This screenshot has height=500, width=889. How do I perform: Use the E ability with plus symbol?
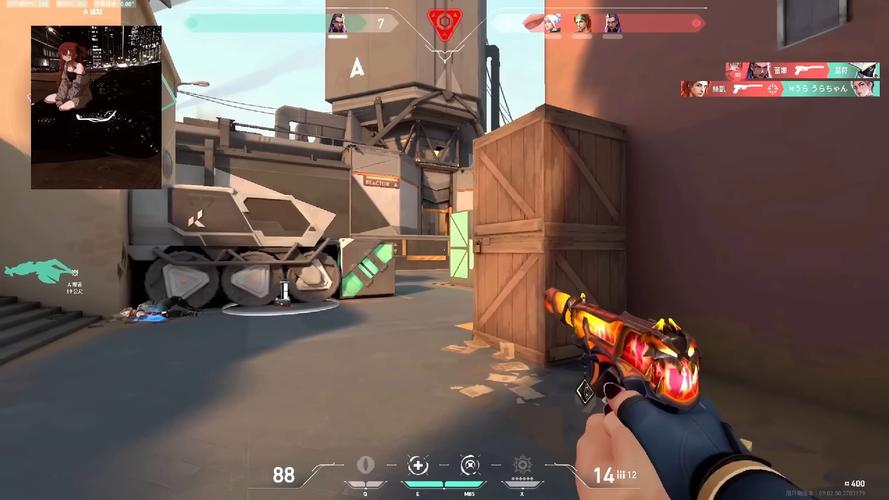pos(418,466)
